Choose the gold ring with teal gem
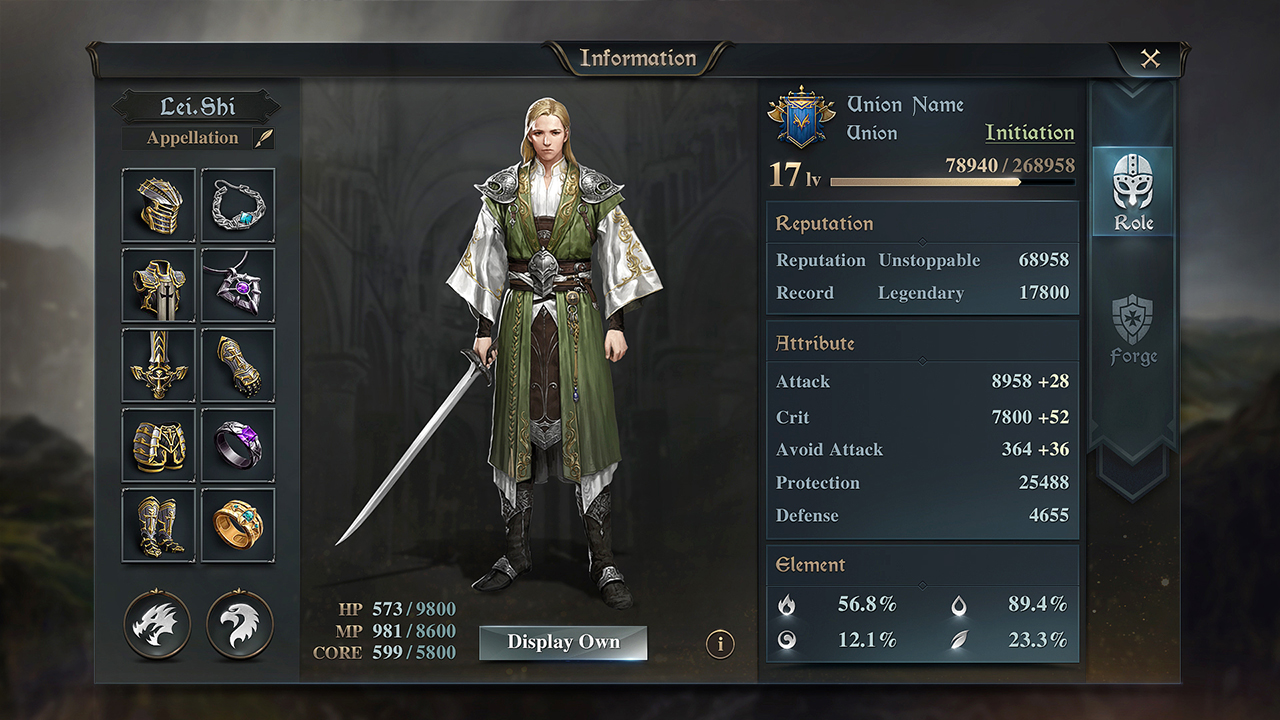The image size is (1280, 720). coord(238,525)
